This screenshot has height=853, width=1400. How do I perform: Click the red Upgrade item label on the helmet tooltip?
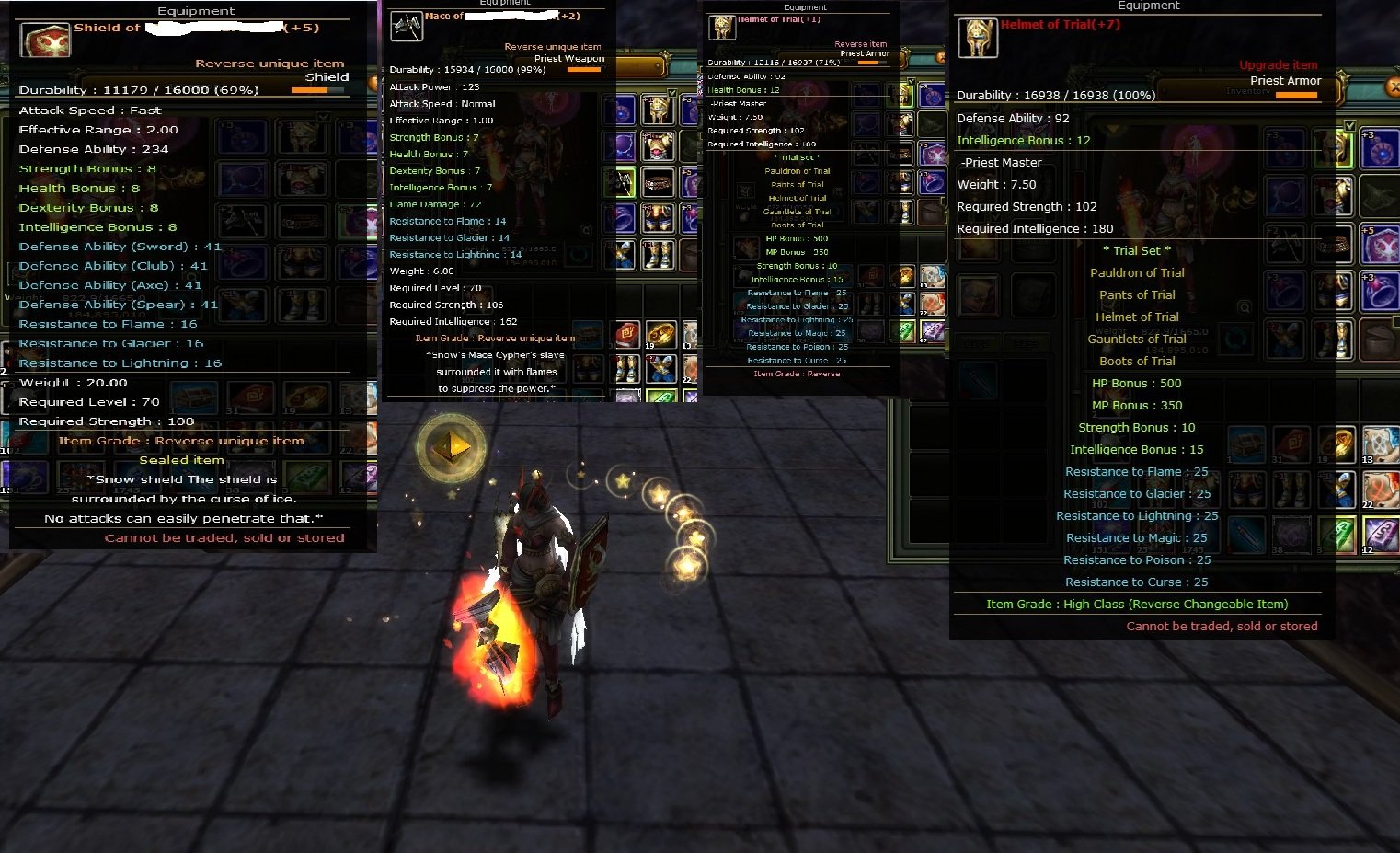1279,64
